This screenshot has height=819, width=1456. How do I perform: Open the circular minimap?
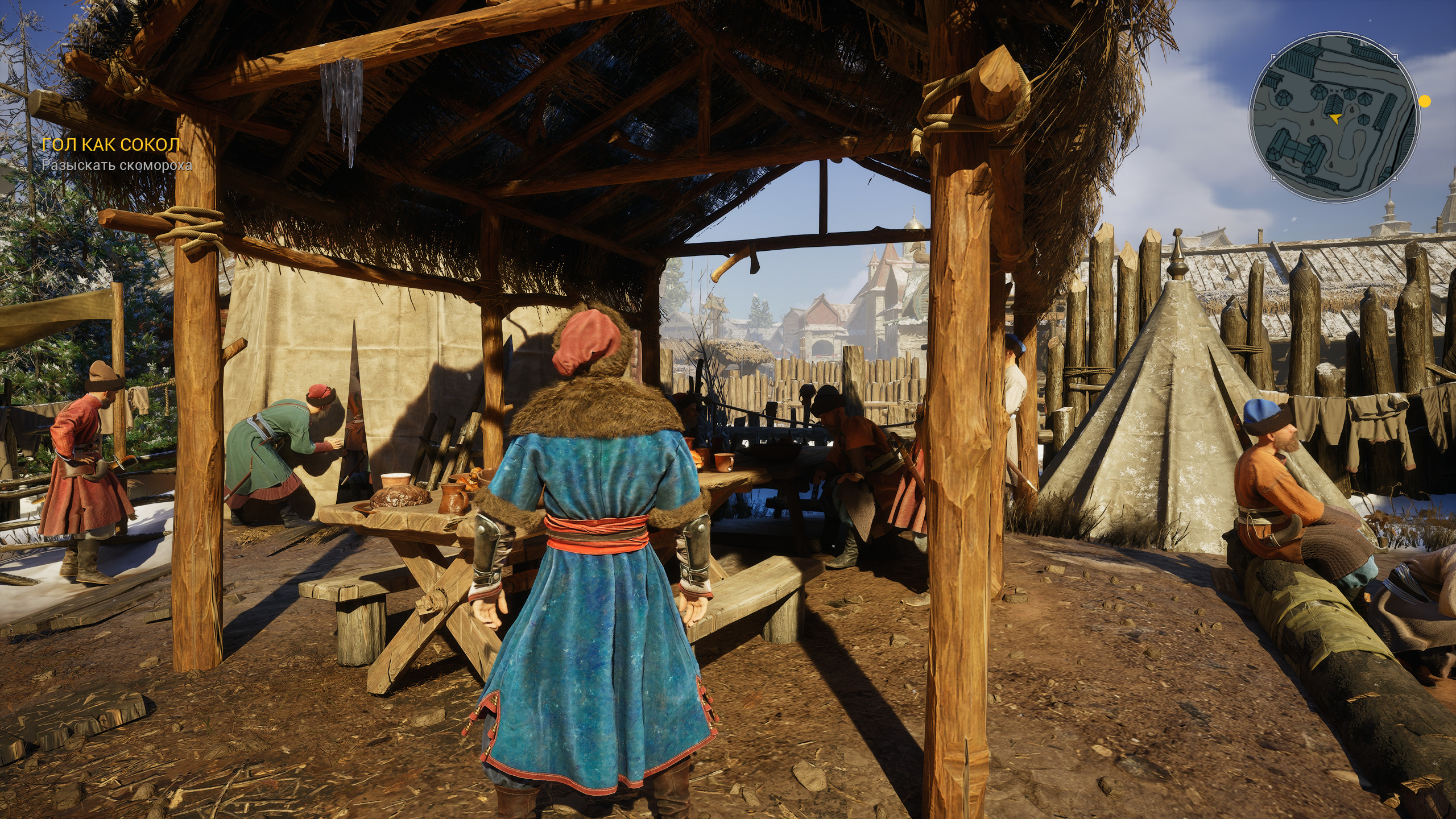point(1333,118)
